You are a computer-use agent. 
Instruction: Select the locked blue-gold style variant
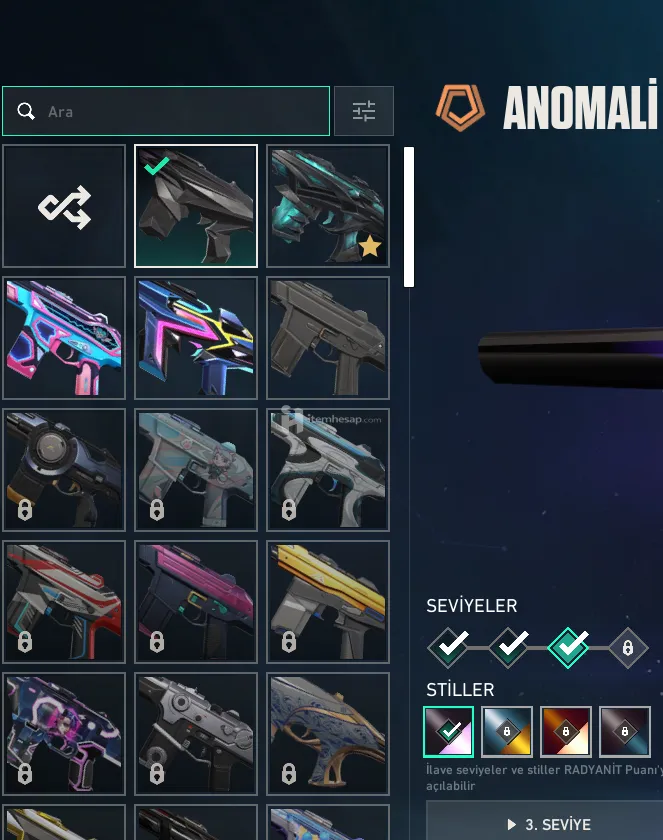(507, 732)
